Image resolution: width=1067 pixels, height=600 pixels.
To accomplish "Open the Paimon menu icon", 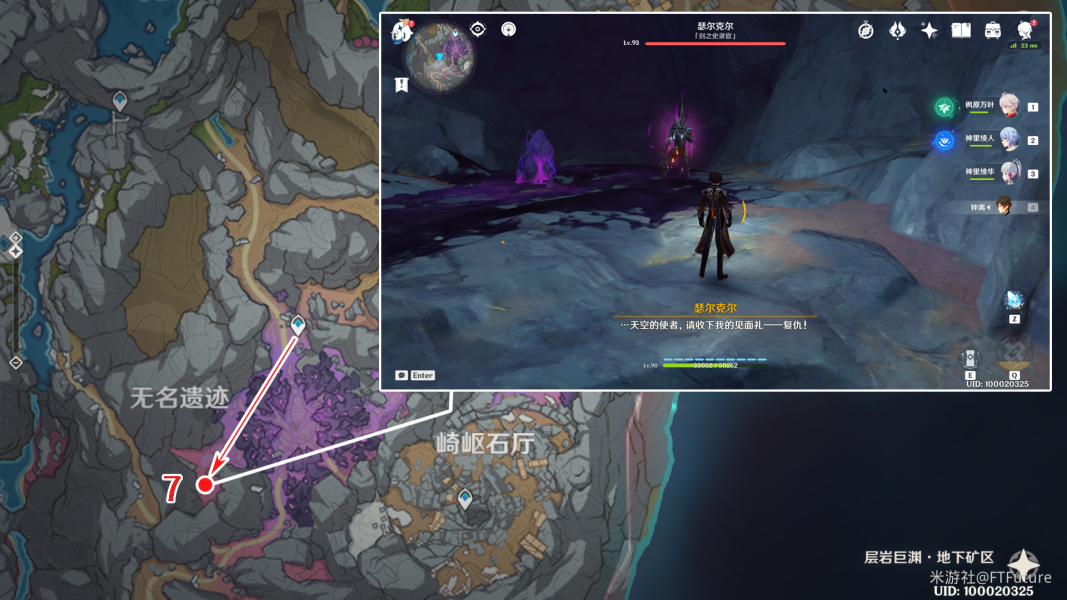I will click(402, 33).
